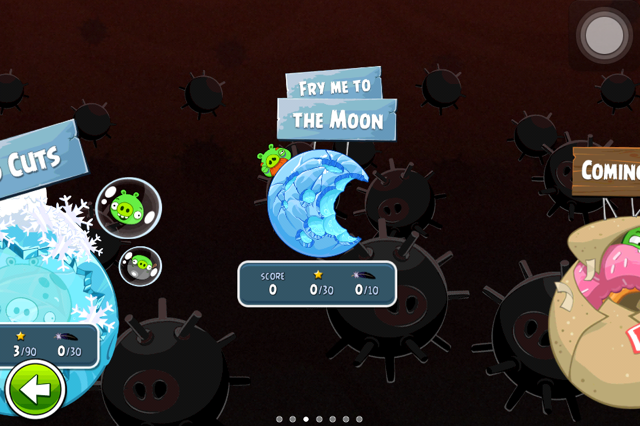This screenshot has width=640, height=426.
Task: Choose the Coming Soon sandy planet episode
Action: [600, 310]
